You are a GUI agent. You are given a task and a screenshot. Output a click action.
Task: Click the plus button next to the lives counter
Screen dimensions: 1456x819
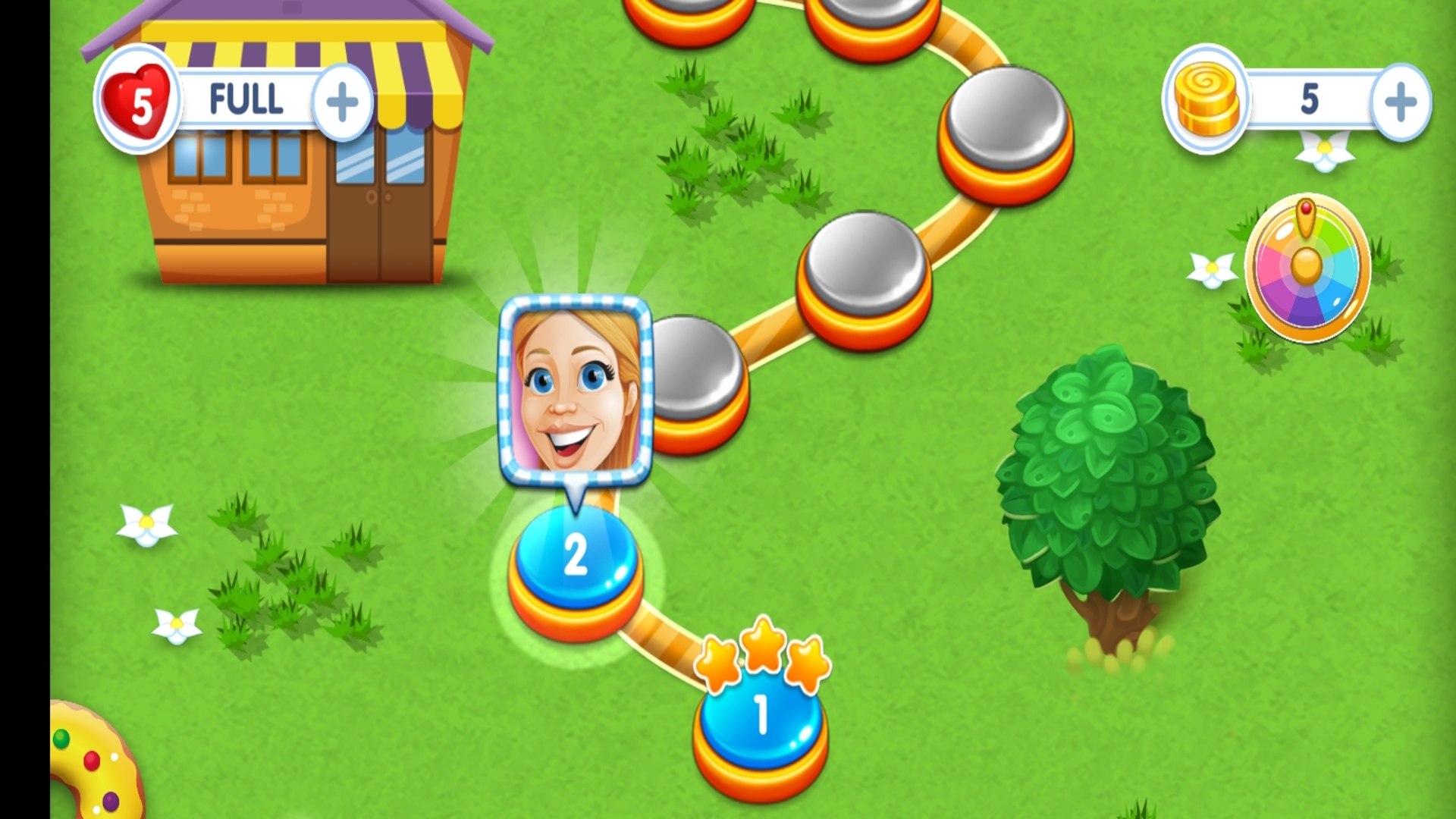343,100
